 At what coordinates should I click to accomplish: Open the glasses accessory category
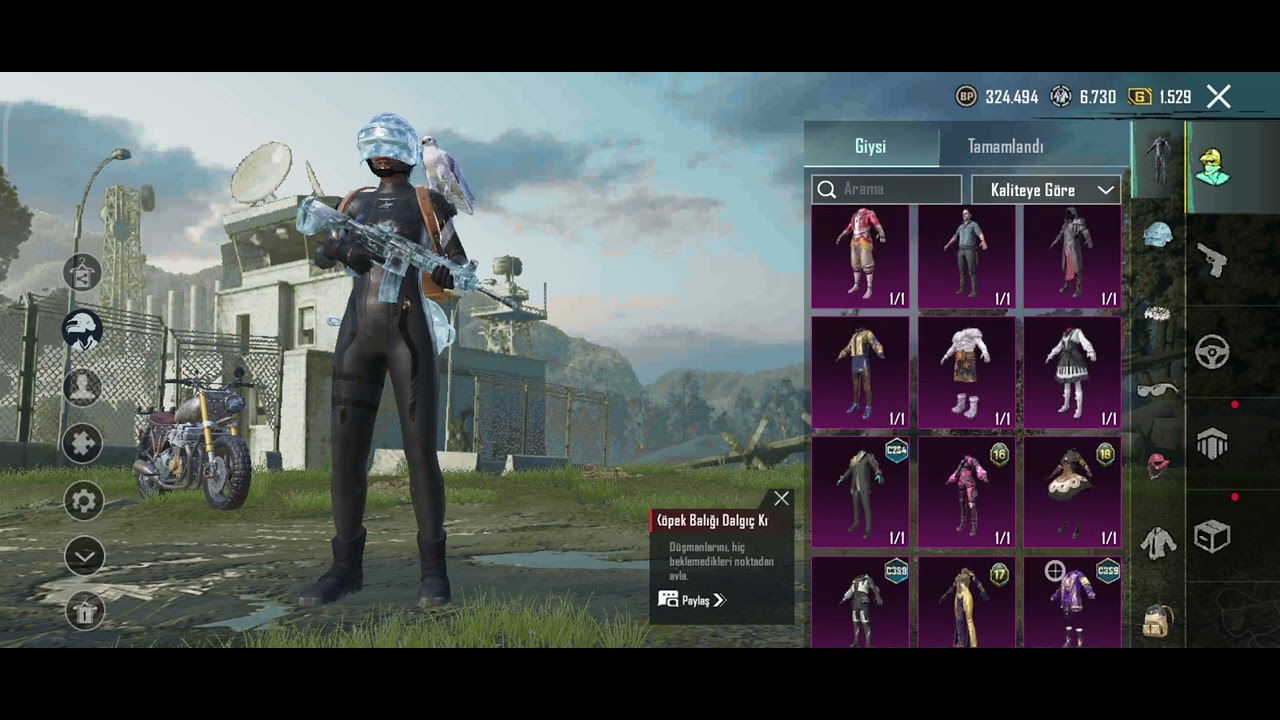click(x=1158, y=390)
